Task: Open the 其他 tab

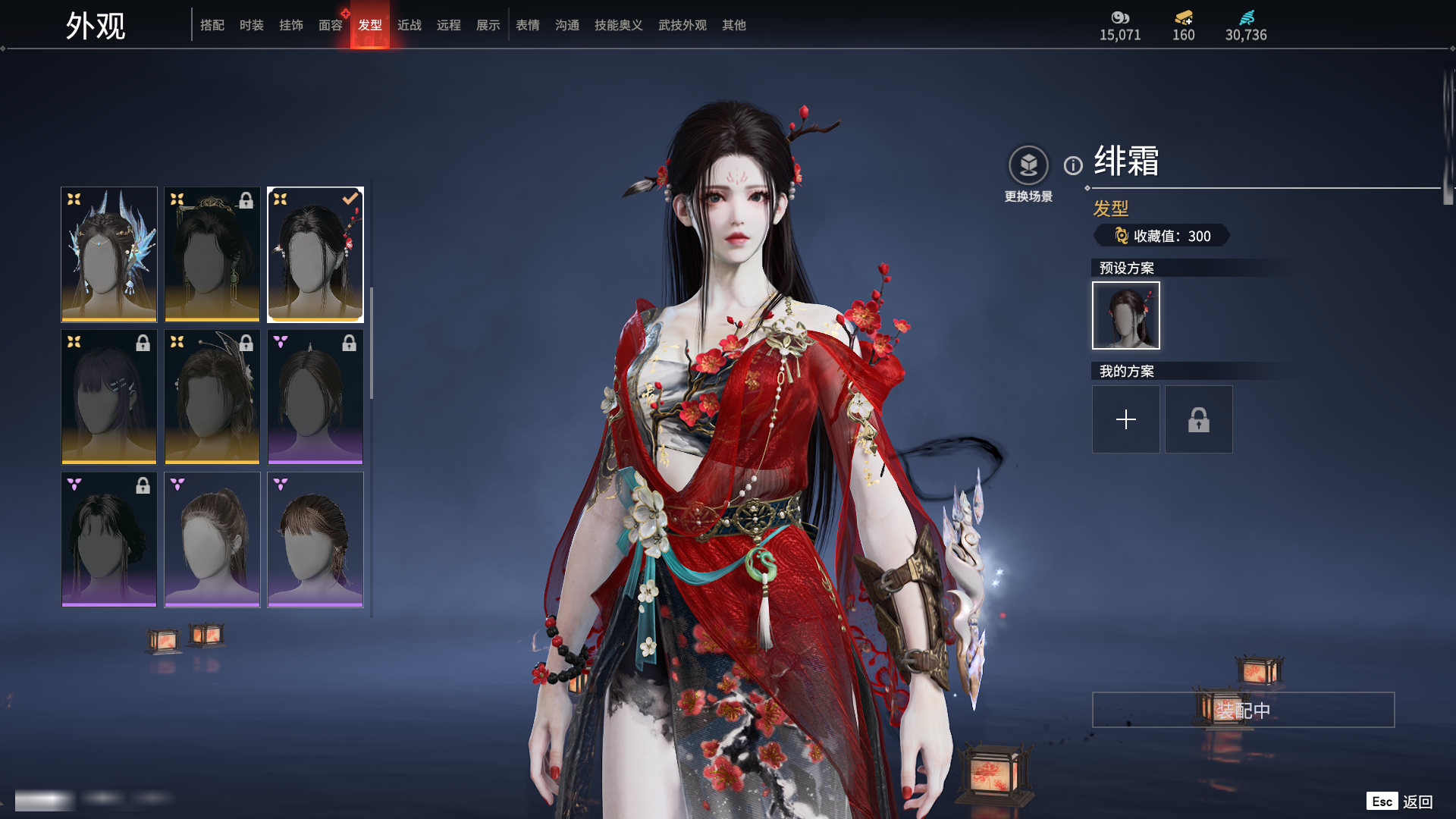Action: 734,25
